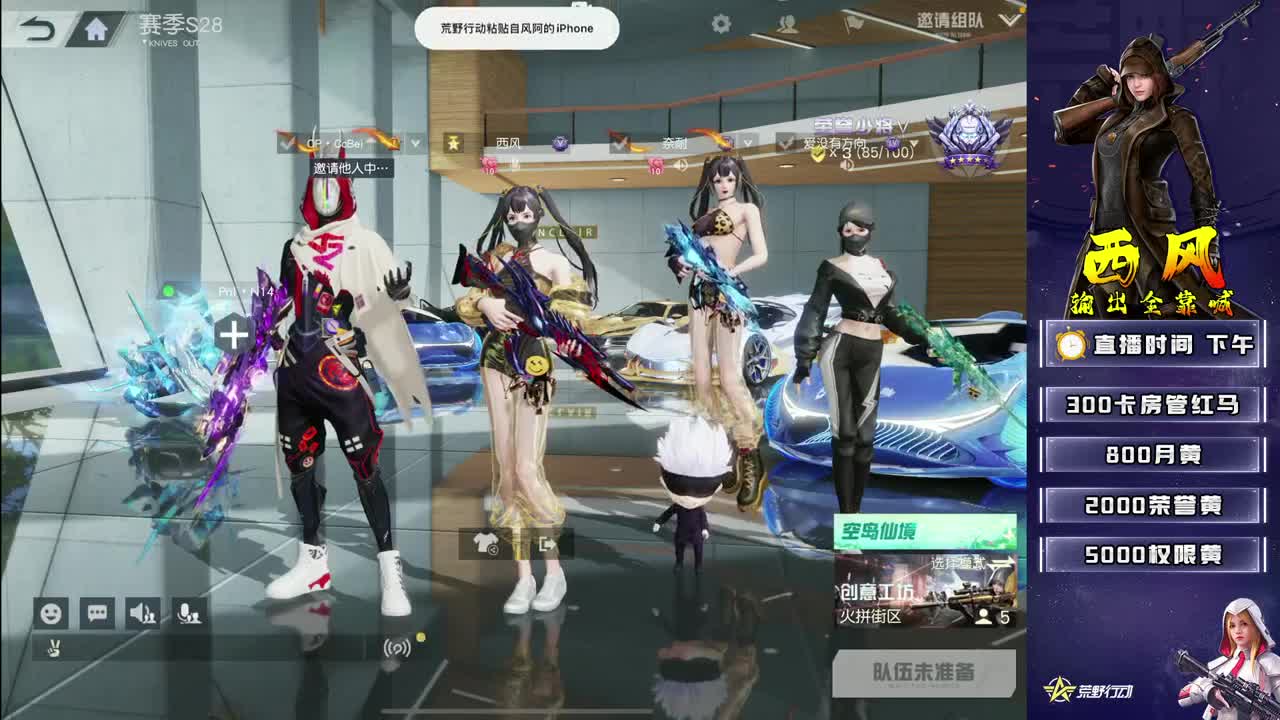Expand the dropdown next to OP·GoBei
1280x720 pixels.
(x=413, y=142)
